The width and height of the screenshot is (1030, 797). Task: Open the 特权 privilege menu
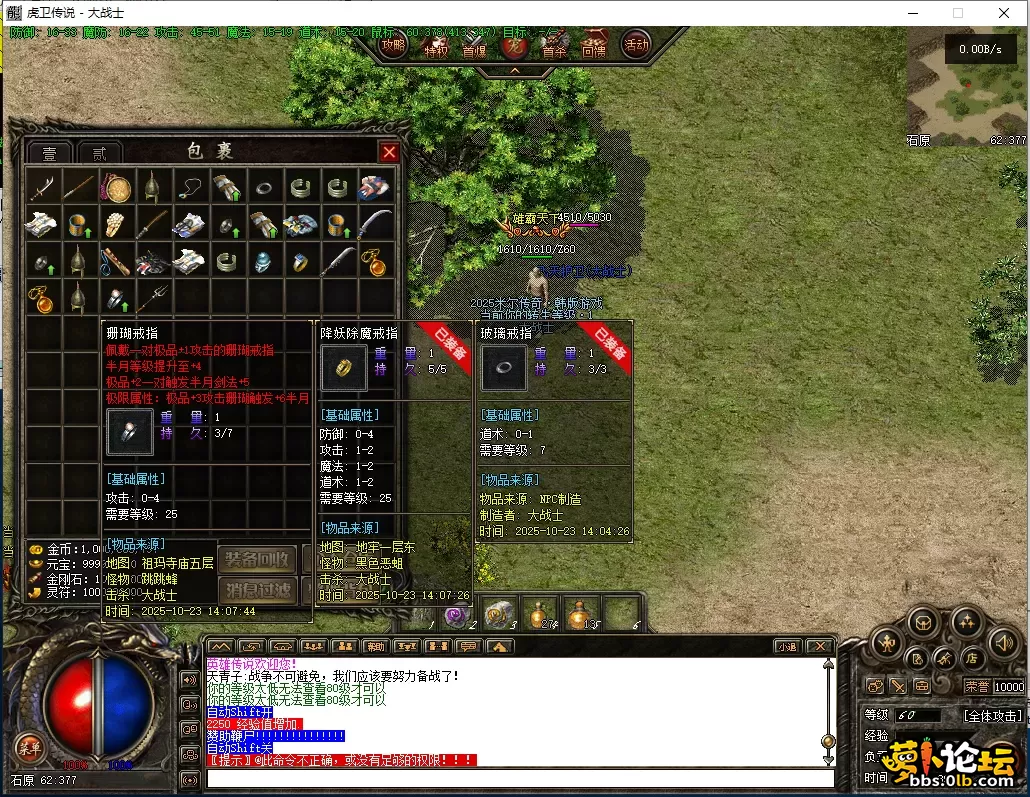click(x=436, y=47)
